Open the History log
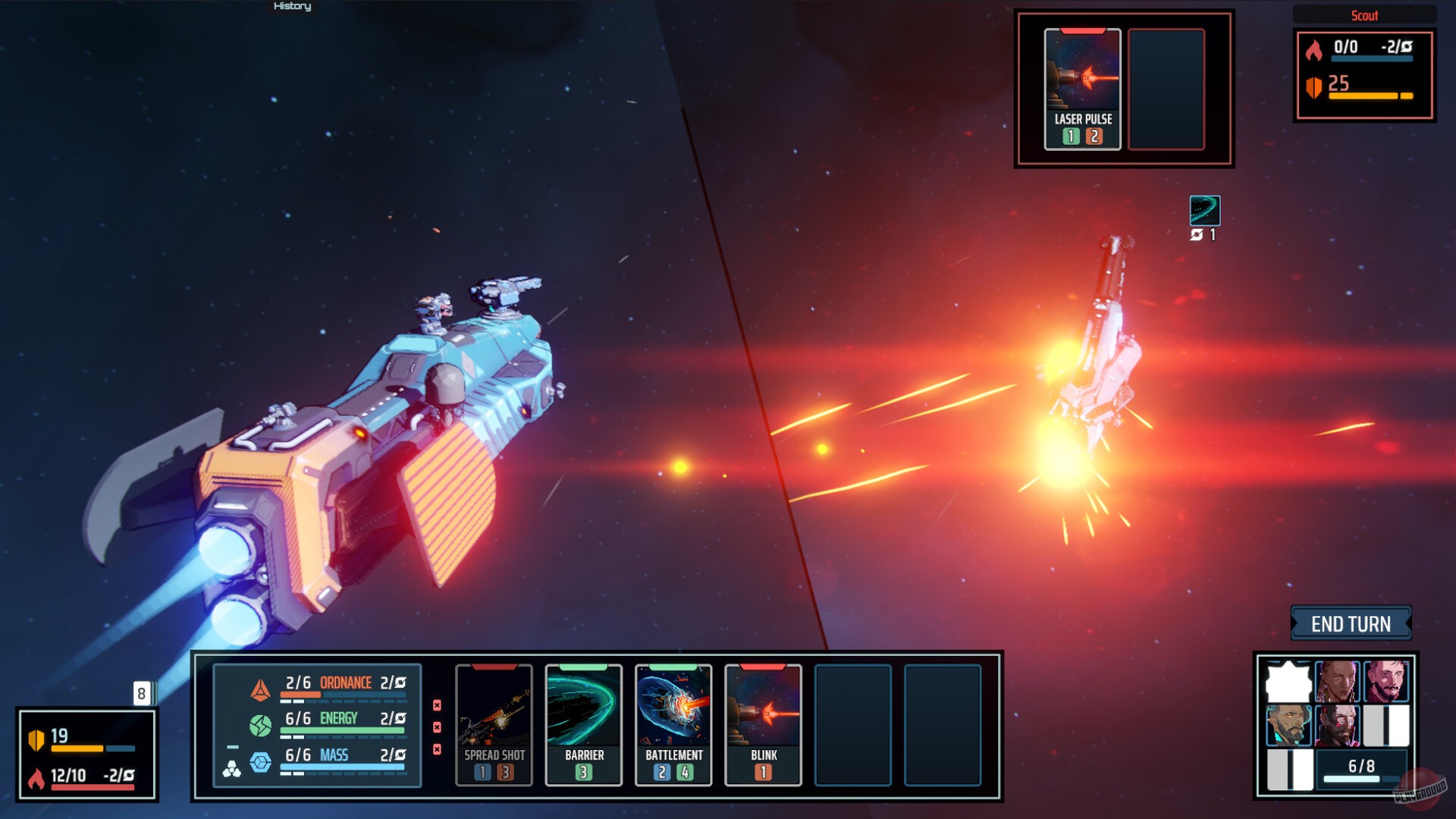Screen dimensions: 1456x819 coord(292,6)
